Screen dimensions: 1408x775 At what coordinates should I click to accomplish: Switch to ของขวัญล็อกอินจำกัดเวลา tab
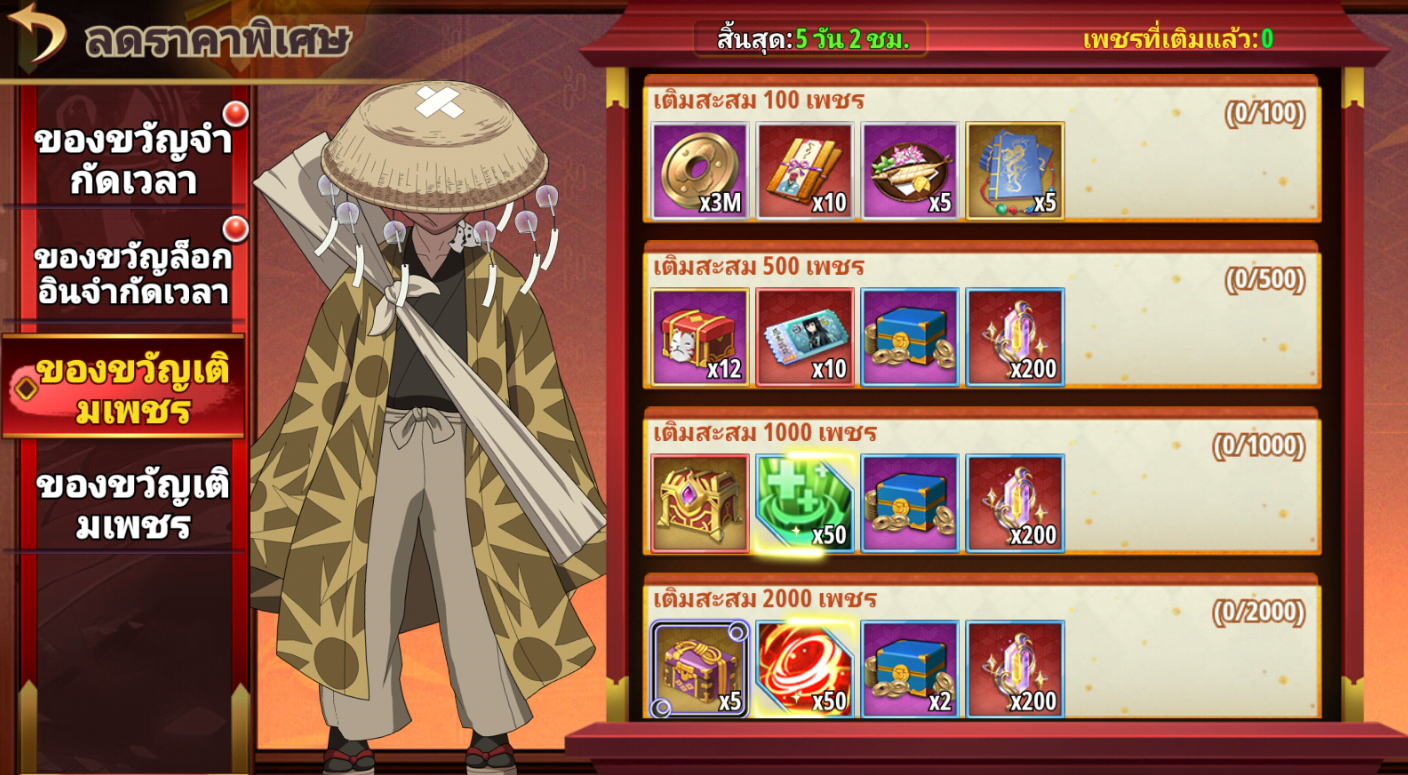click(132, 273)
